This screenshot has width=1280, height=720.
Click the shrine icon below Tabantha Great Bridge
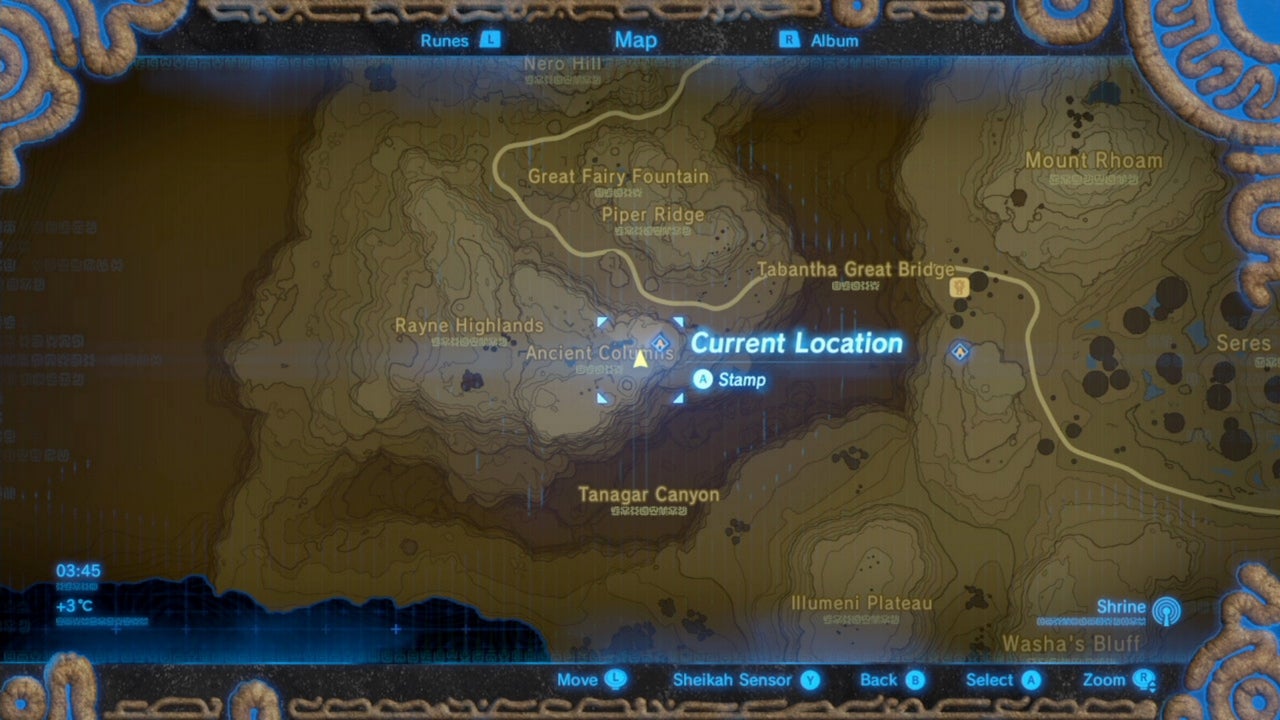click(x=958, y=352)
